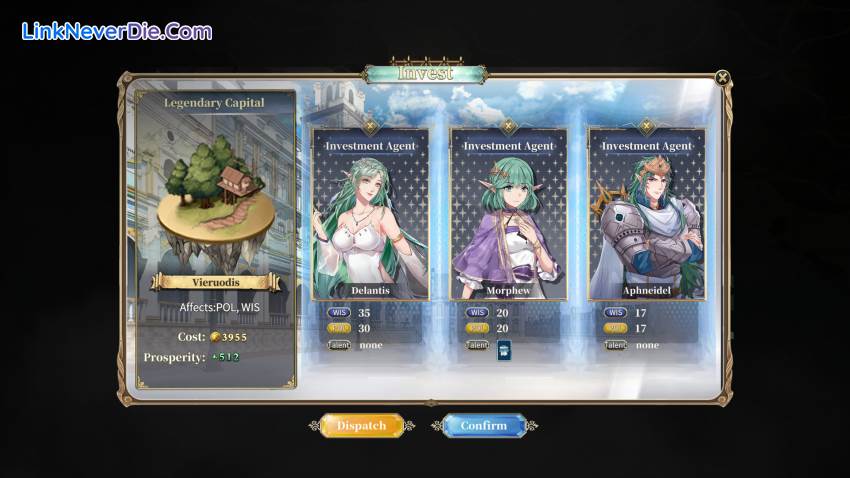Screen dimensions: 850x478
Task: Close the Invest window
Action: 722,77
